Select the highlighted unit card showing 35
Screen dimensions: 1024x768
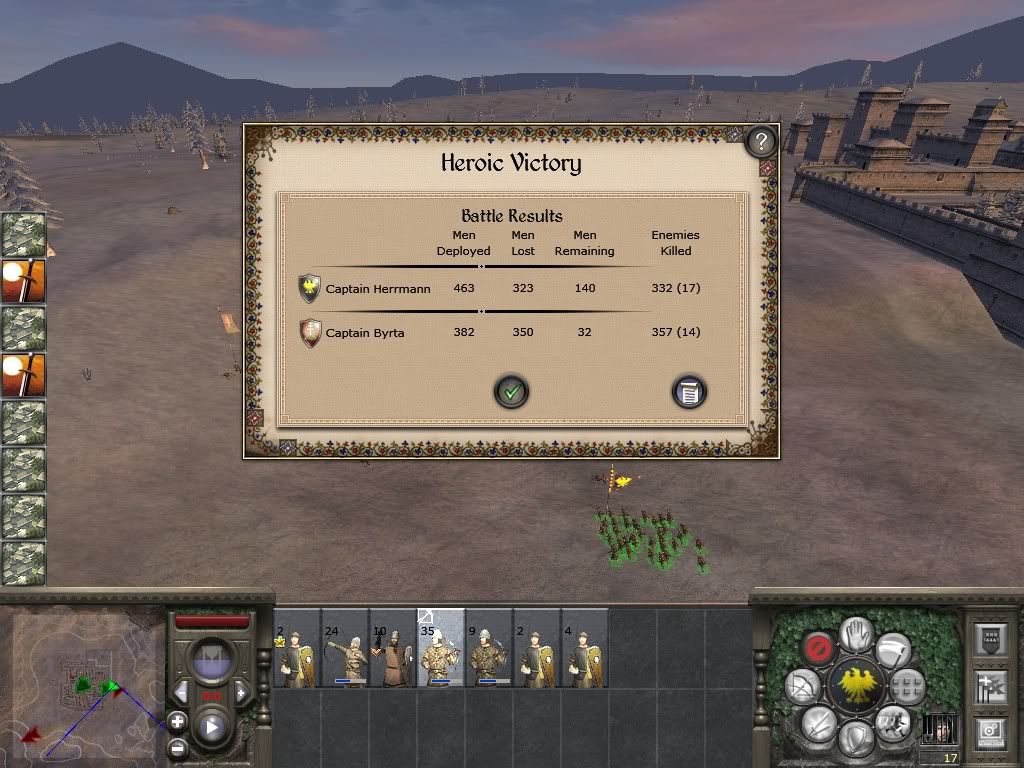click(440, 651)
